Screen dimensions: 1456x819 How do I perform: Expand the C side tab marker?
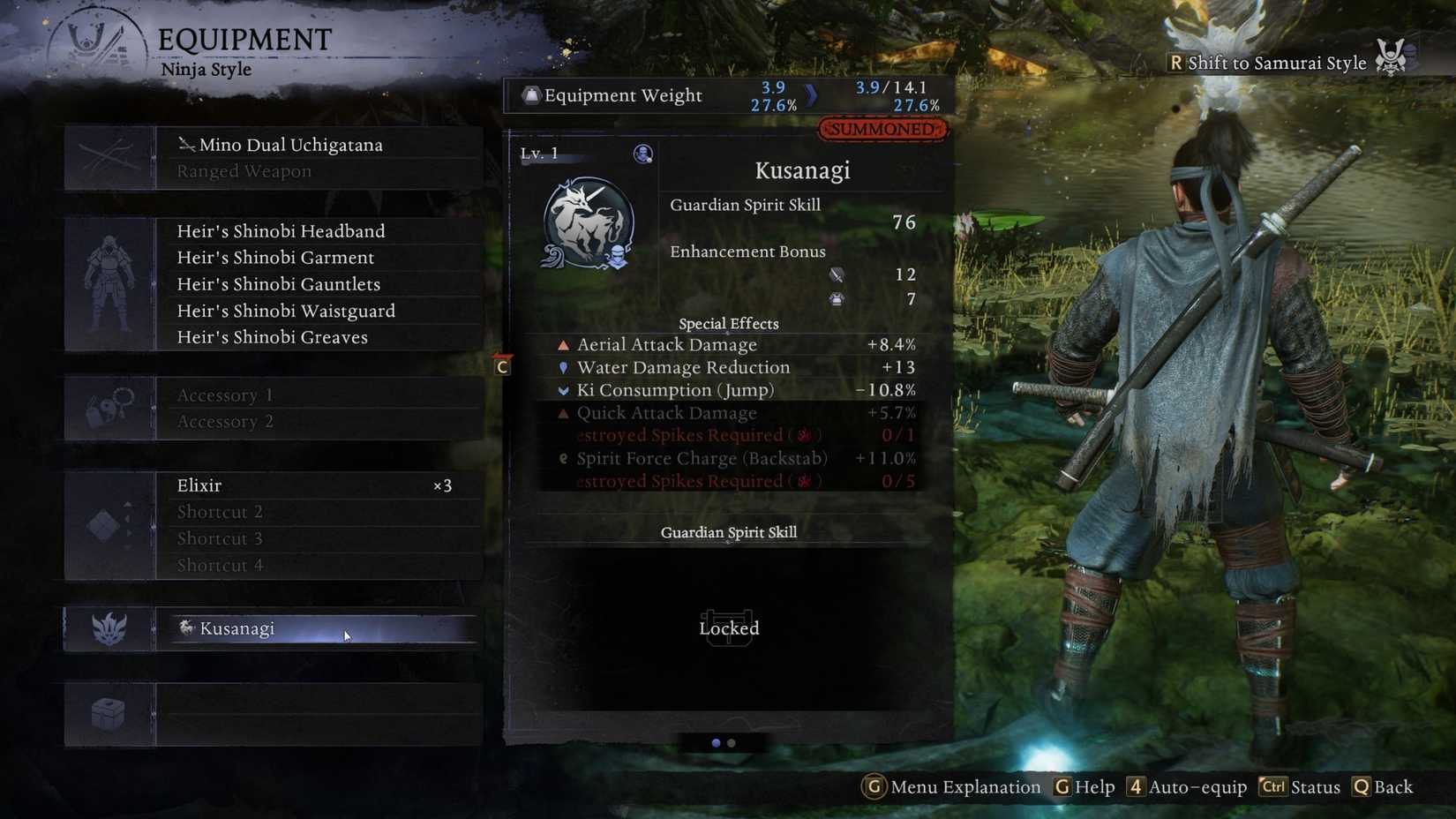click(x=502, y=365)
